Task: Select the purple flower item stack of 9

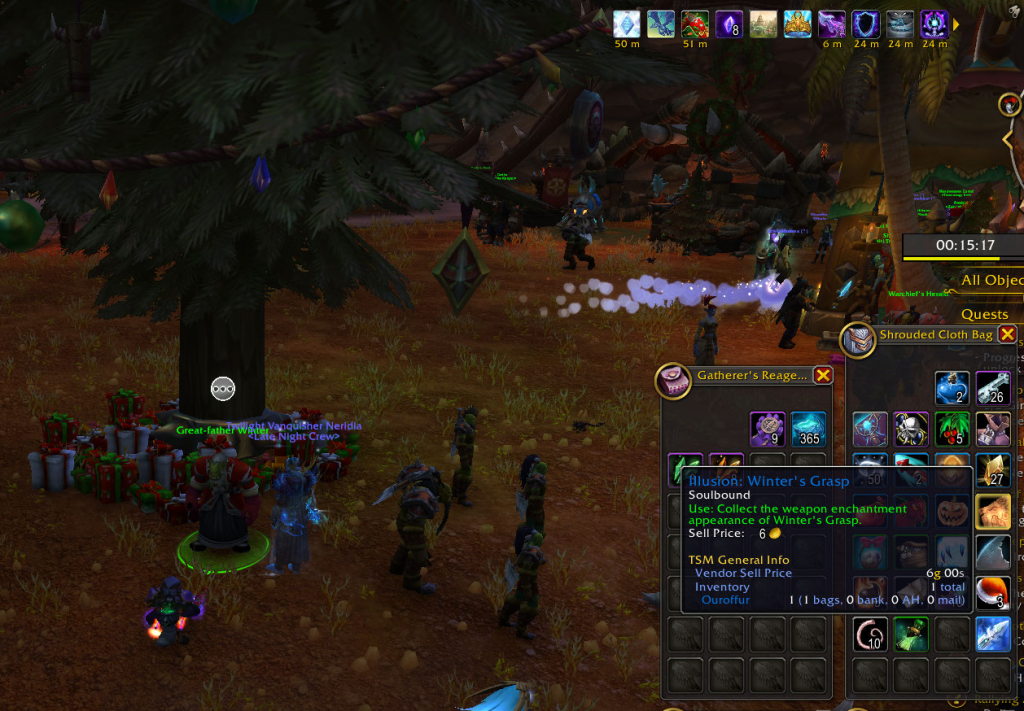Action: pyautogui.click(x=767, y=429)
